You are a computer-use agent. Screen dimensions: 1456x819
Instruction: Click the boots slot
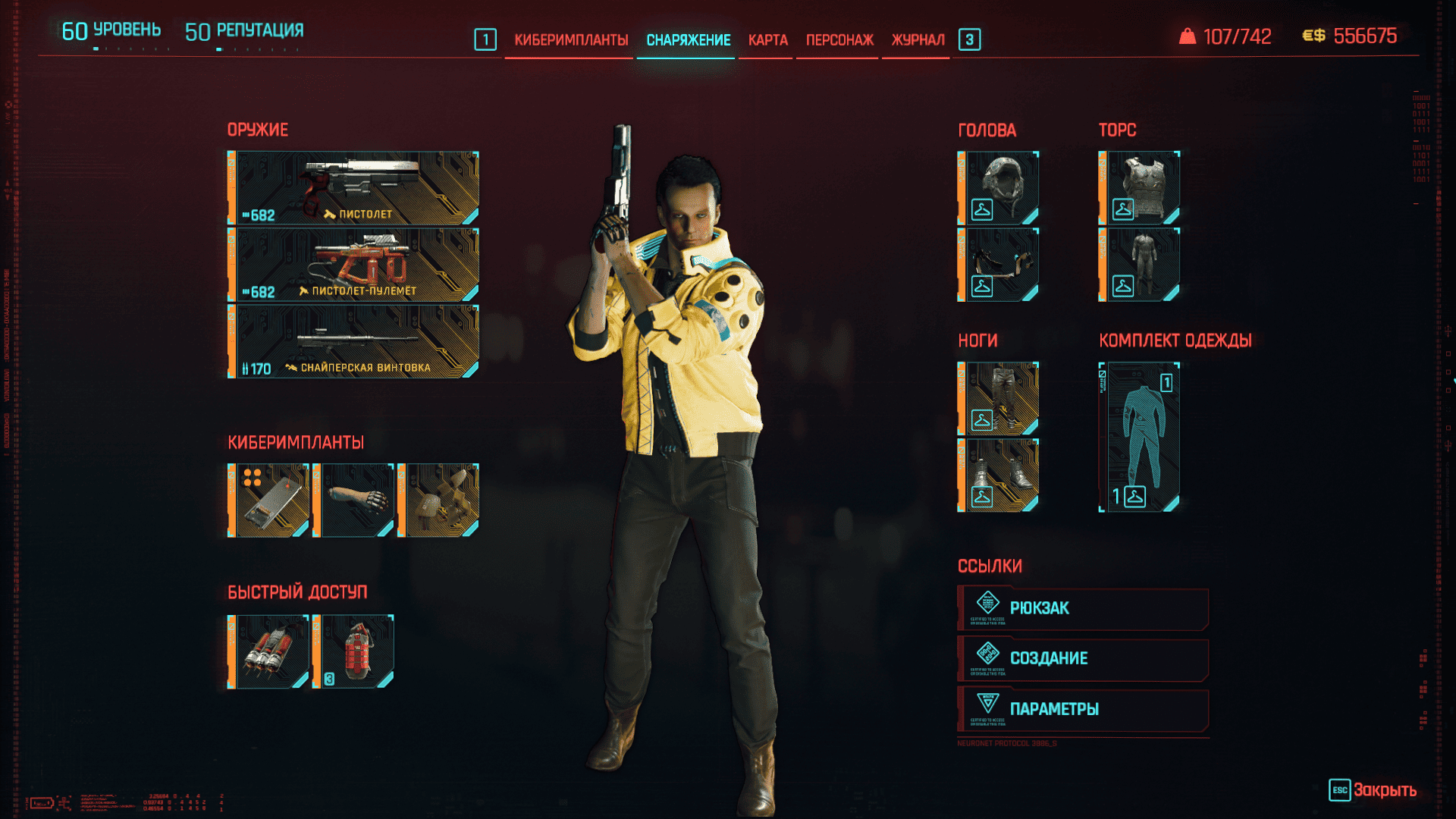pos(999,475)
